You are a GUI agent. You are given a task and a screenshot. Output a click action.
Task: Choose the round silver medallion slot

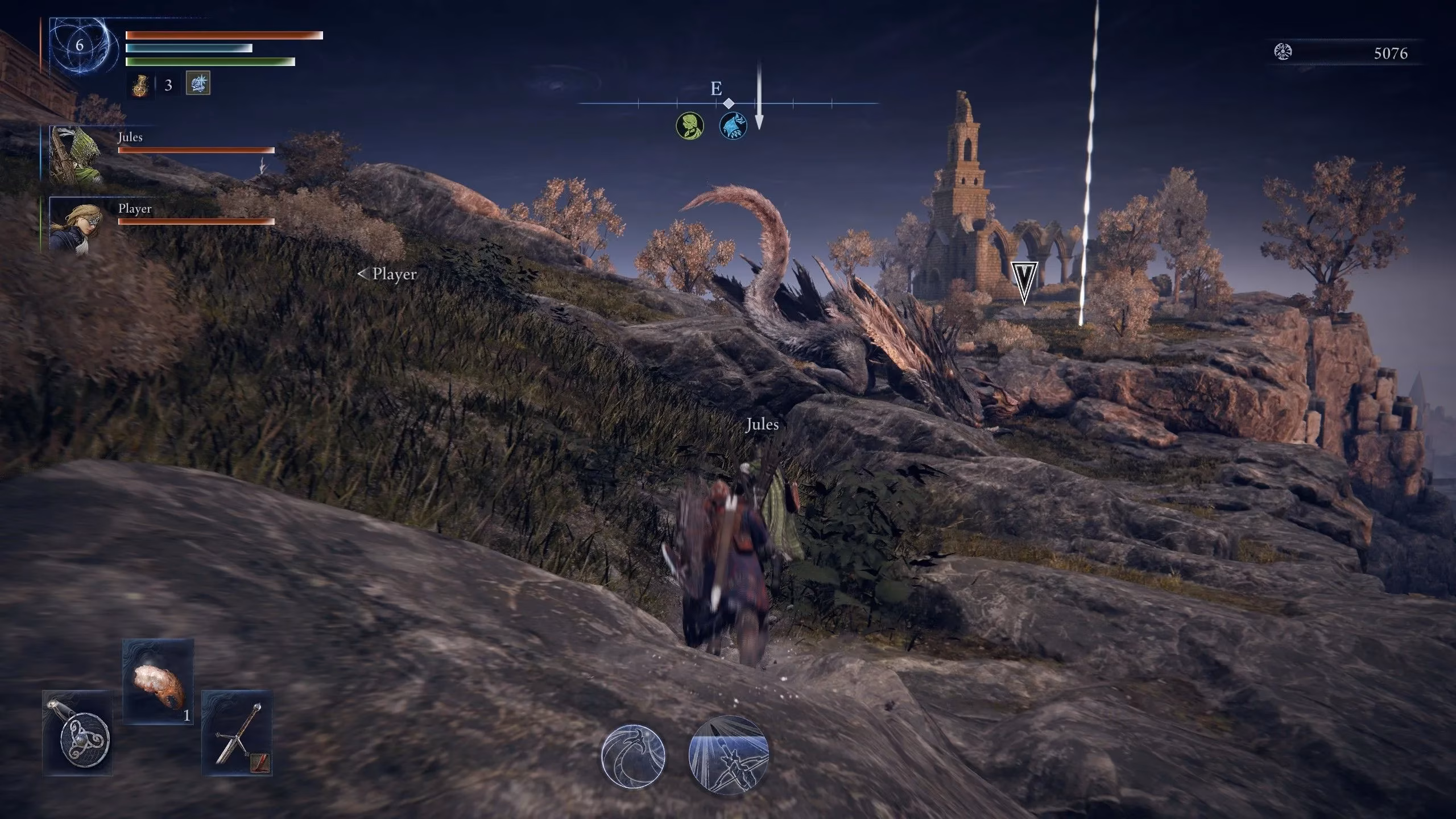click(77, 733)
